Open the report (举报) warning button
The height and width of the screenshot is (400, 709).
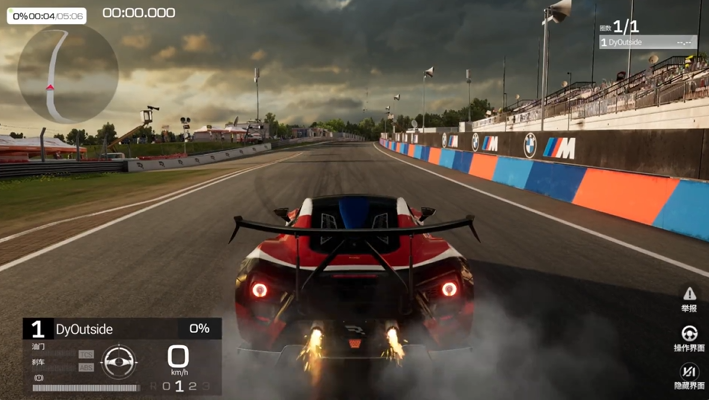point(689,298)
